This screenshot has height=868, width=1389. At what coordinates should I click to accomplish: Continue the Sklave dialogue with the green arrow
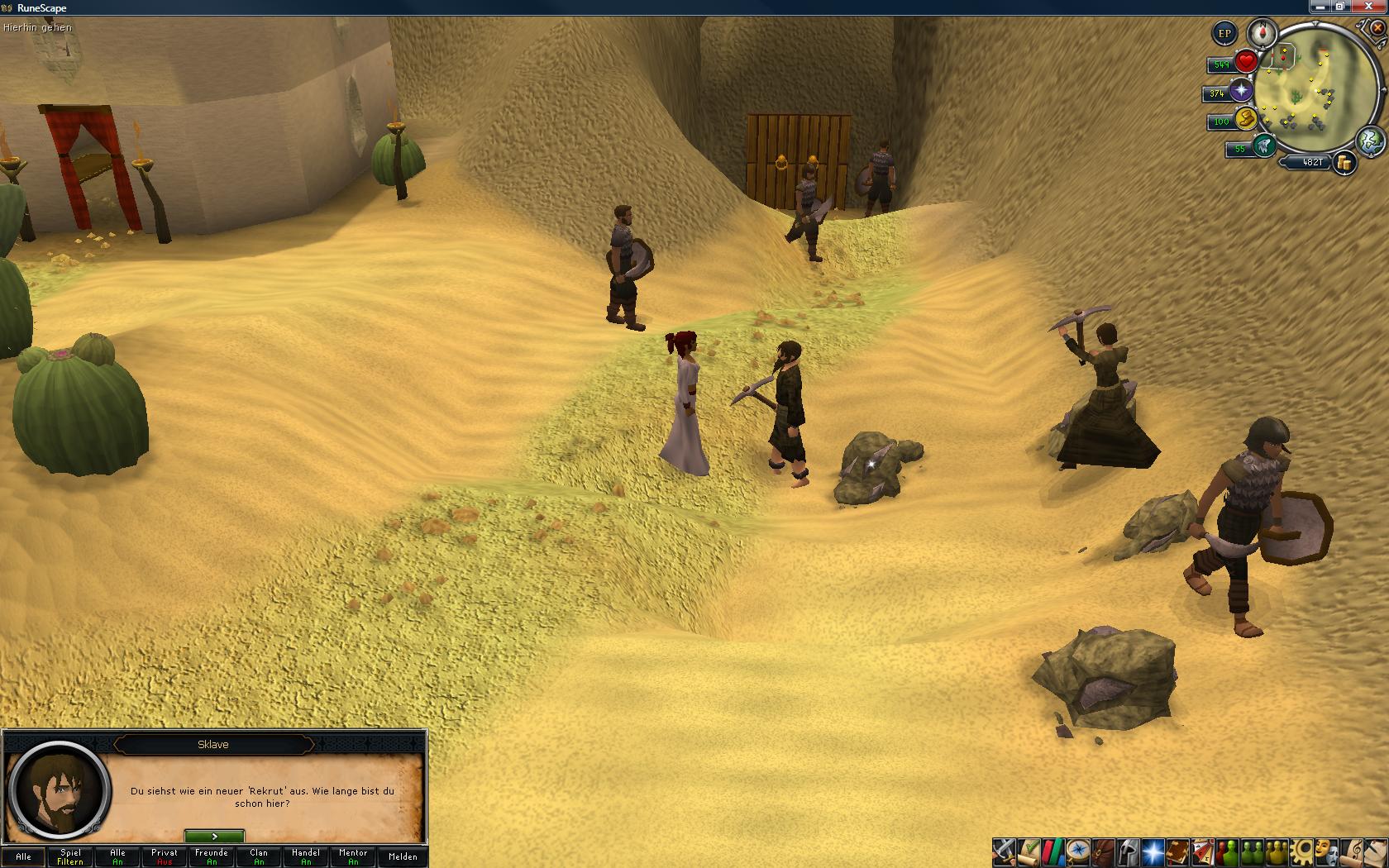tap(214, 837)
